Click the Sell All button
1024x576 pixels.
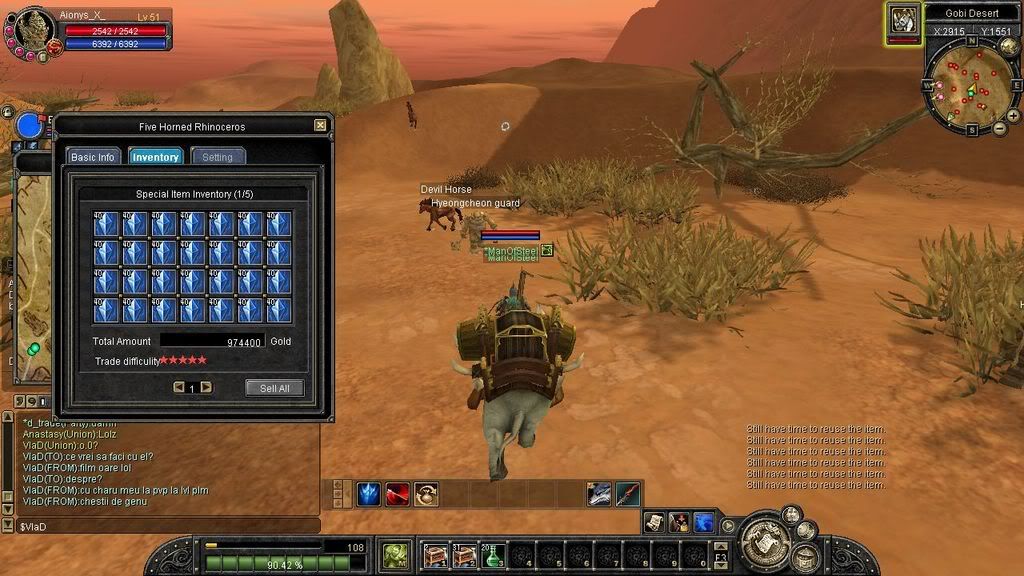pyautogui.click(x=274, y=388)
